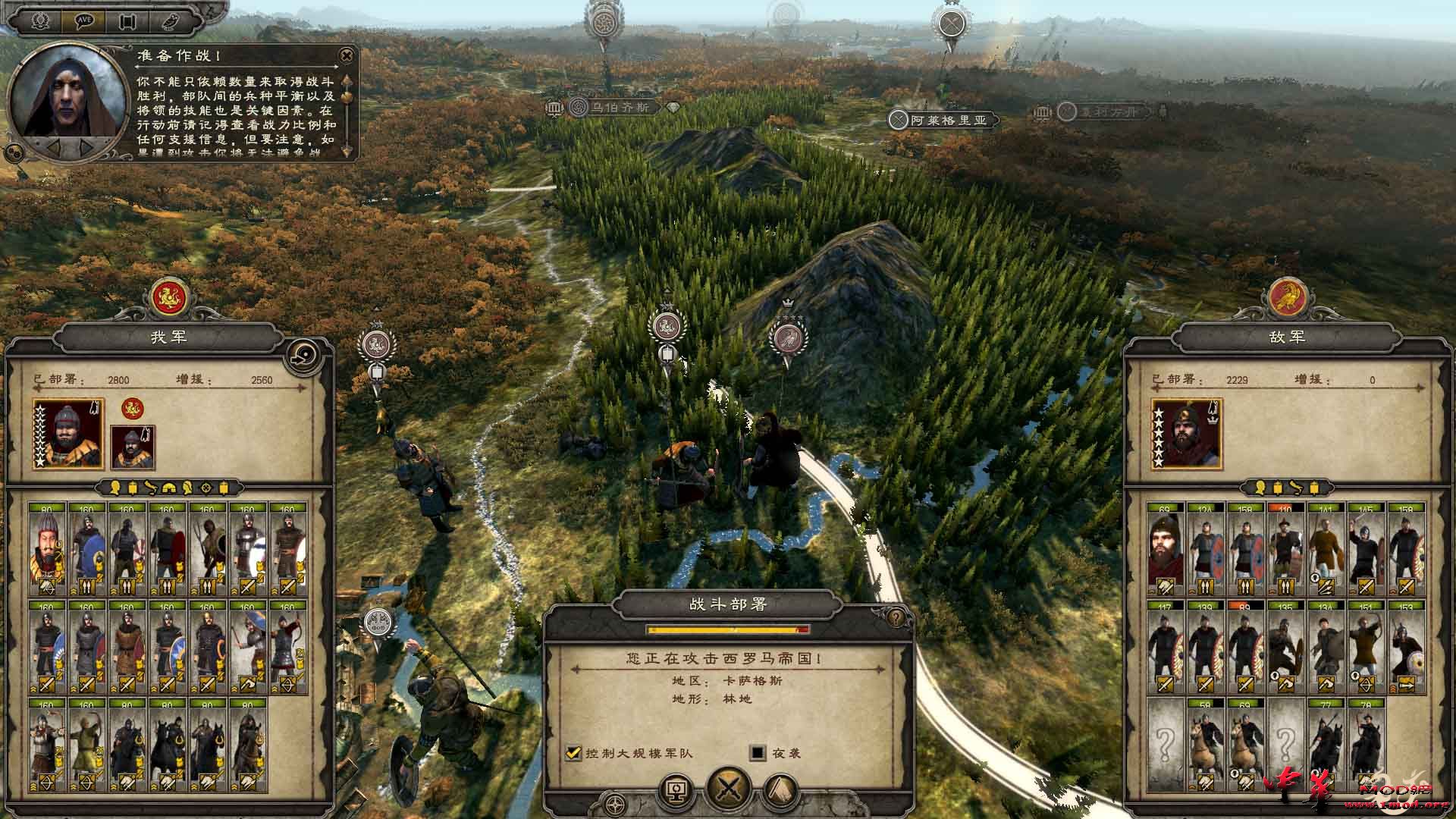Viewport: 1456px width, 819px height.
Task: Click the scroll icon in the top toolbar
Action: click(127, 21)
